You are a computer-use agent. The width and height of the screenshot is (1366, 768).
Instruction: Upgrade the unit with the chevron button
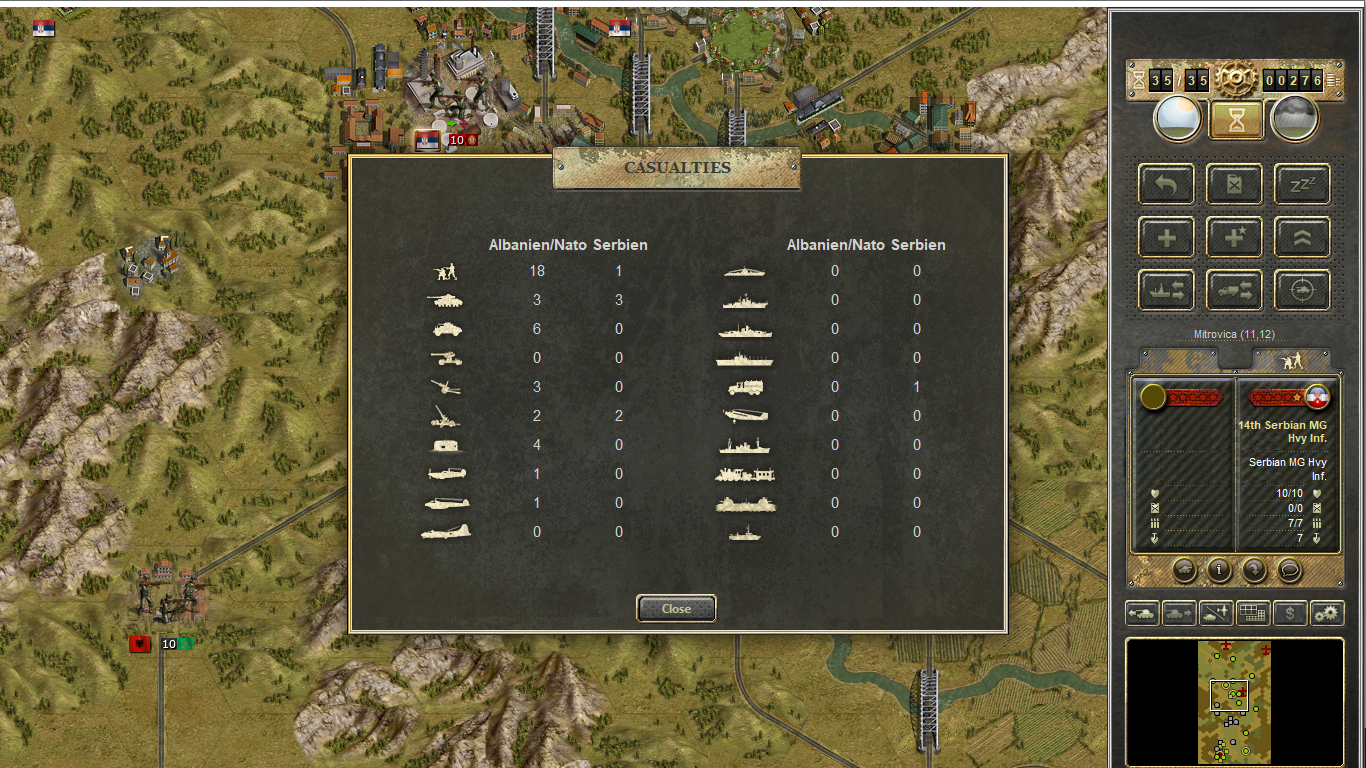click(x=1302, y=238)
